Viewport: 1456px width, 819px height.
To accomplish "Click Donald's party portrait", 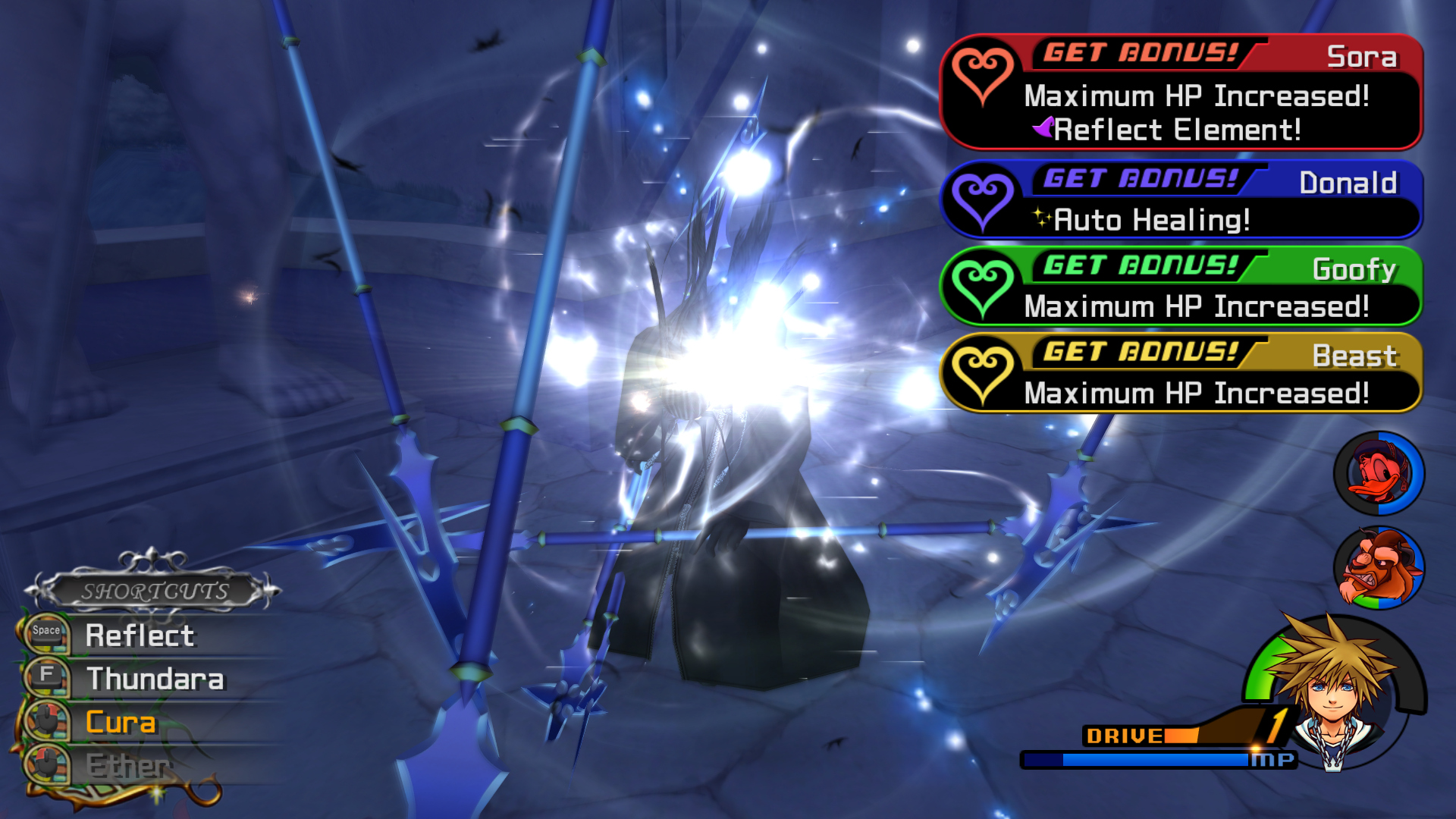I will point(1378,473).
